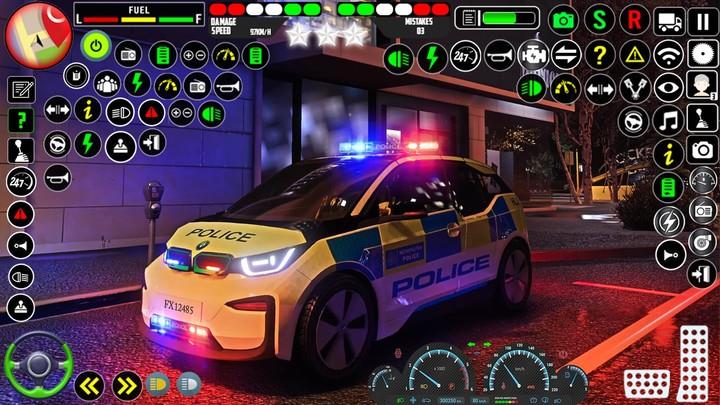Click the green question mark square
The height and width of the screenshot is (405, 720).
coord(20,119)
